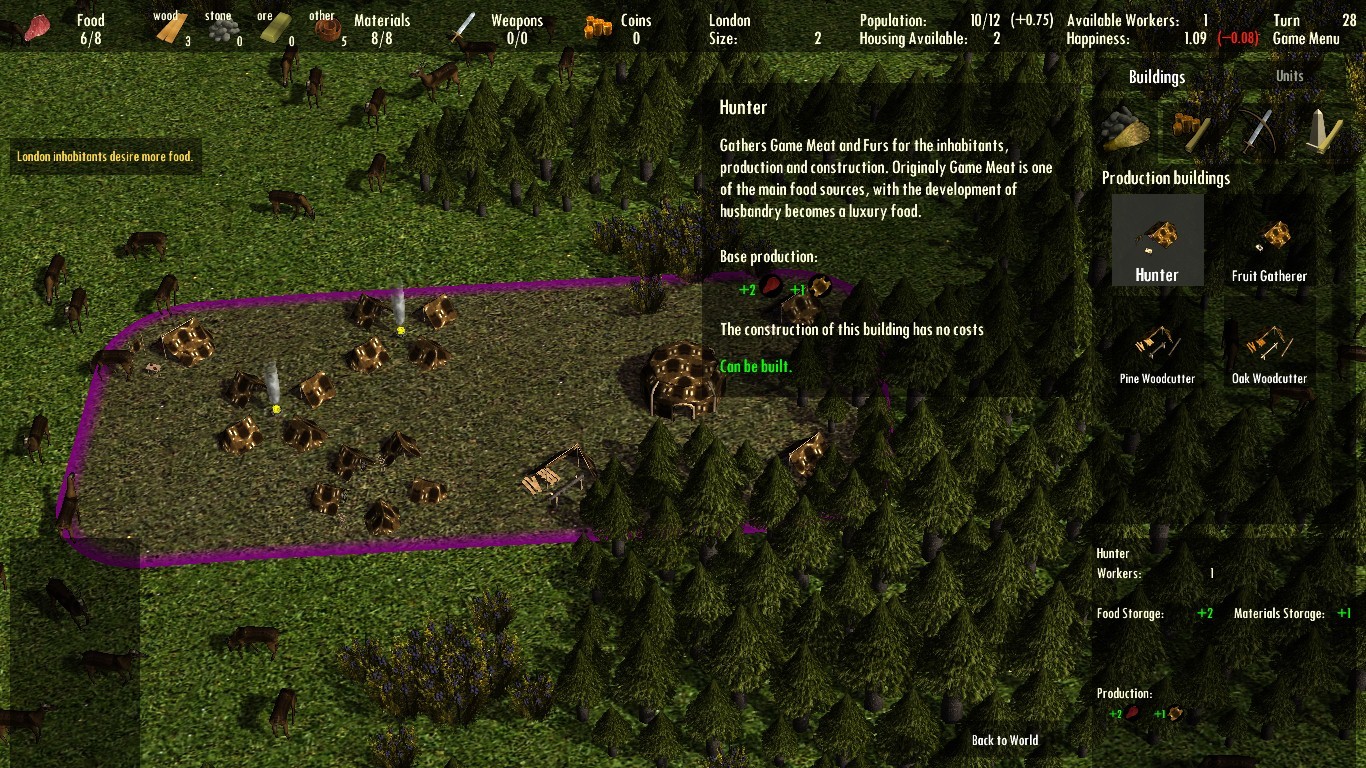This screenshot has width=1366, height=768.
Task: Click the Back to World button
Action: pyautogui.click(x=1005, y=740)
